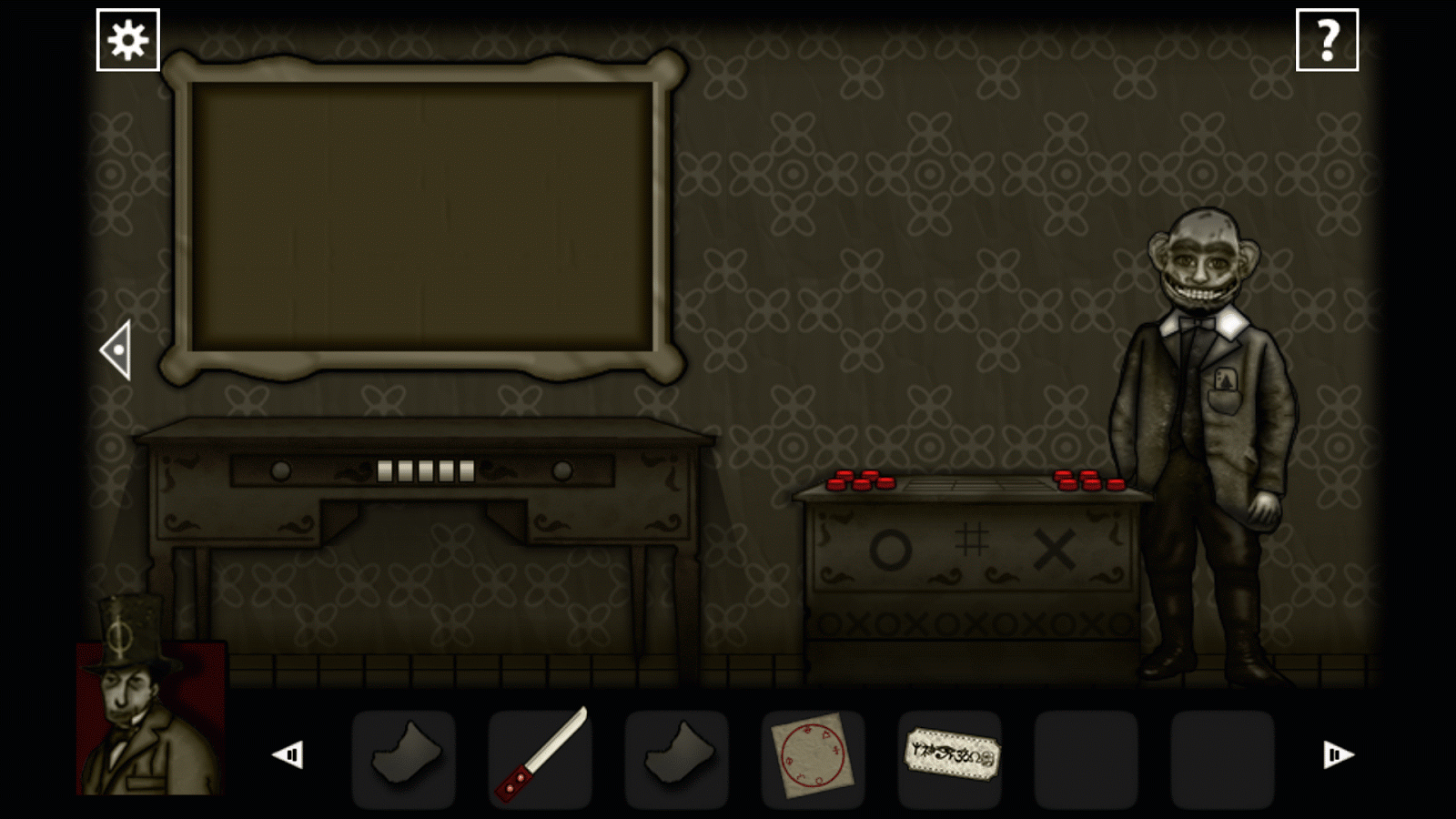Click an empty inventory slot

[1087, 757]
